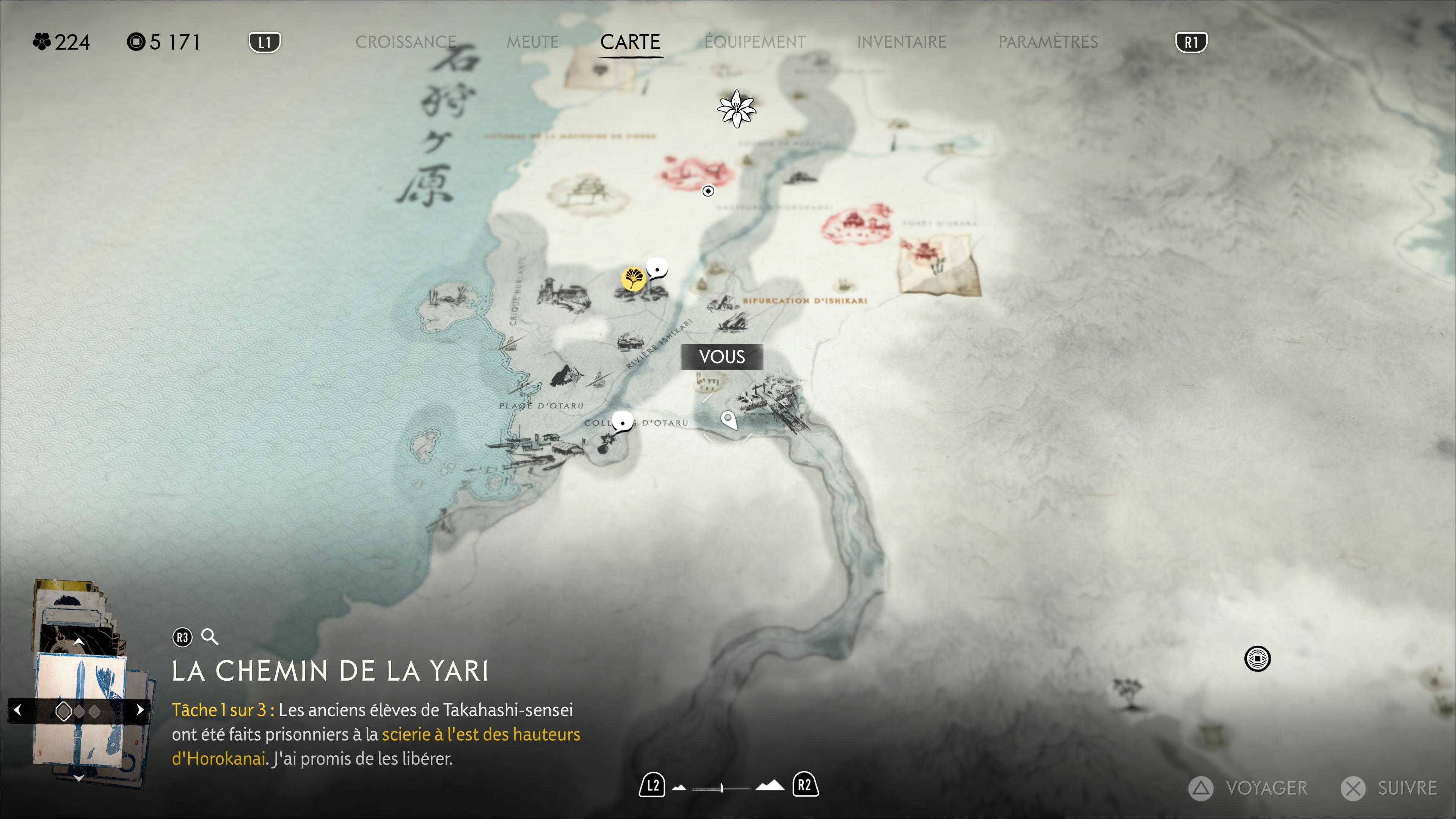The image size is (1456, 819).
Task: Switch to the Croissance tab
Action: point(405,42)
